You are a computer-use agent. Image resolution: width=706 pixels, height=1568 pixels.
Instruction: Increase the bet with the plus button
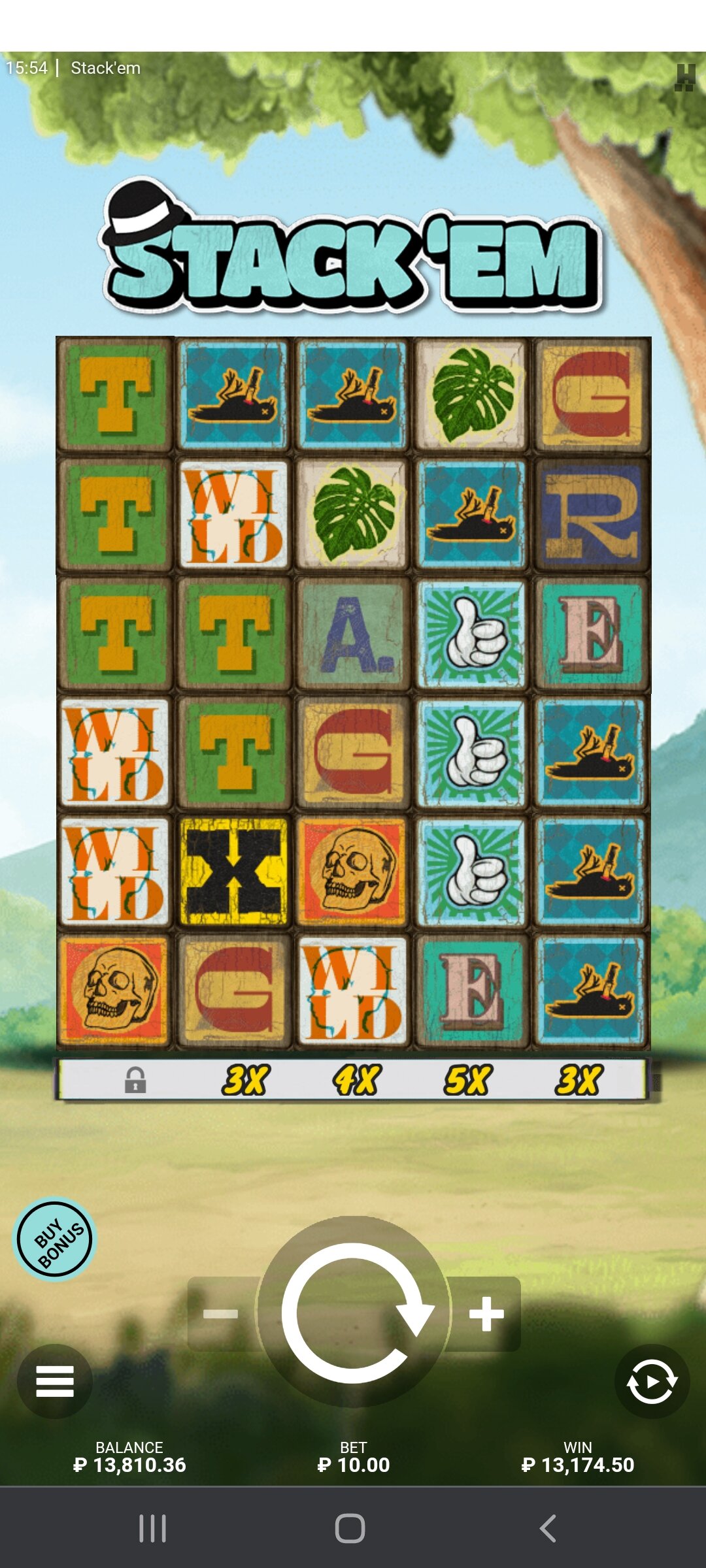coord(487,1313)
